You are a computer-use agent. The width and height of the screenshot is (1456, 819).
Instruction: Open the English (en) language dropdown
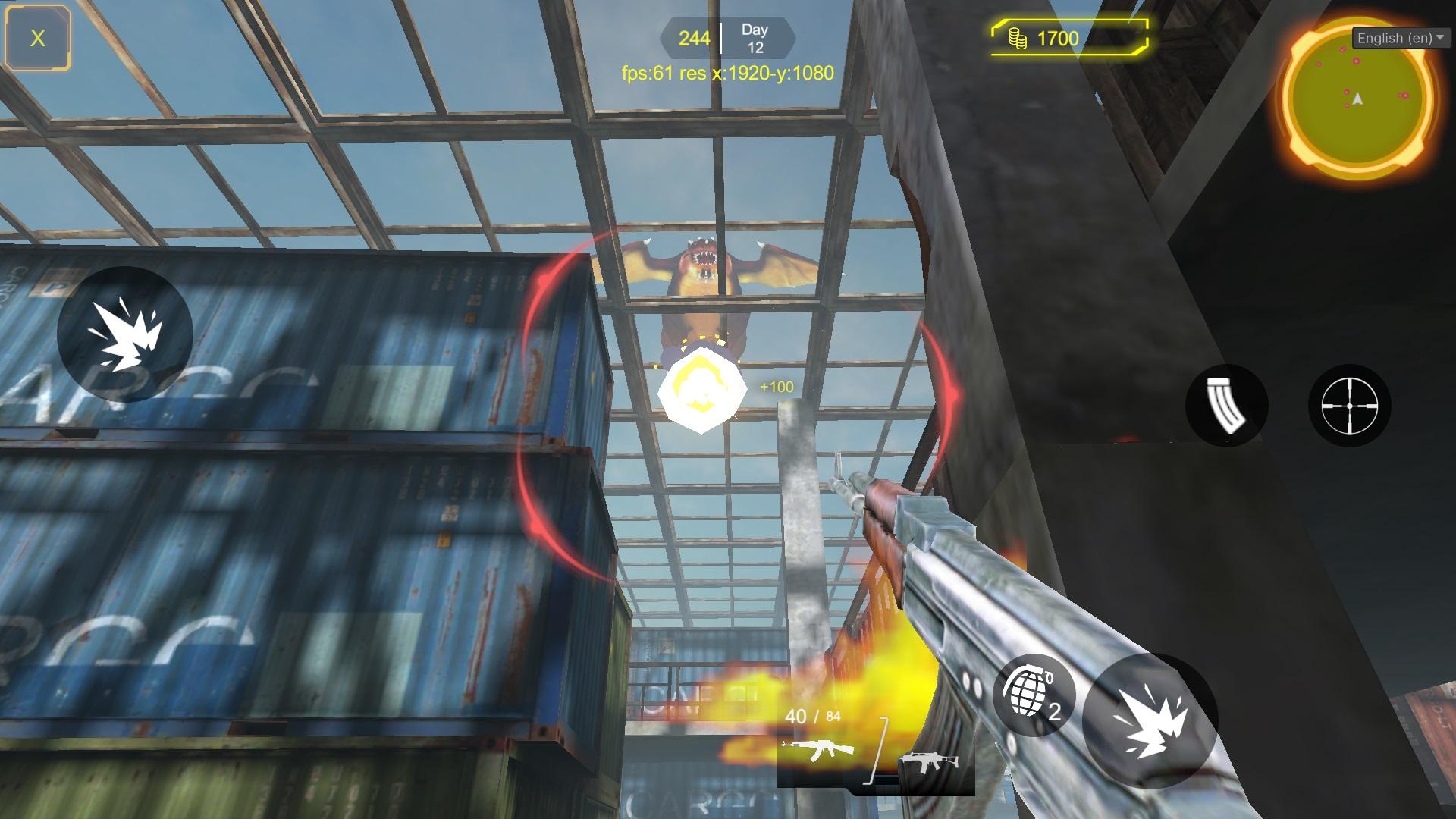[1401, 38]
